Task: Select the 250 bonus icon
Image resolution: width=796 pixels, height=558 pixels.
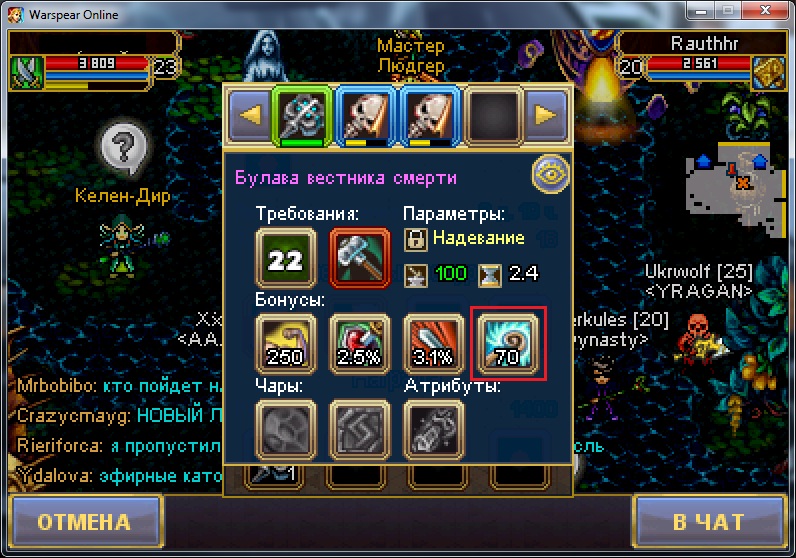Action: (x=286, y=344)
